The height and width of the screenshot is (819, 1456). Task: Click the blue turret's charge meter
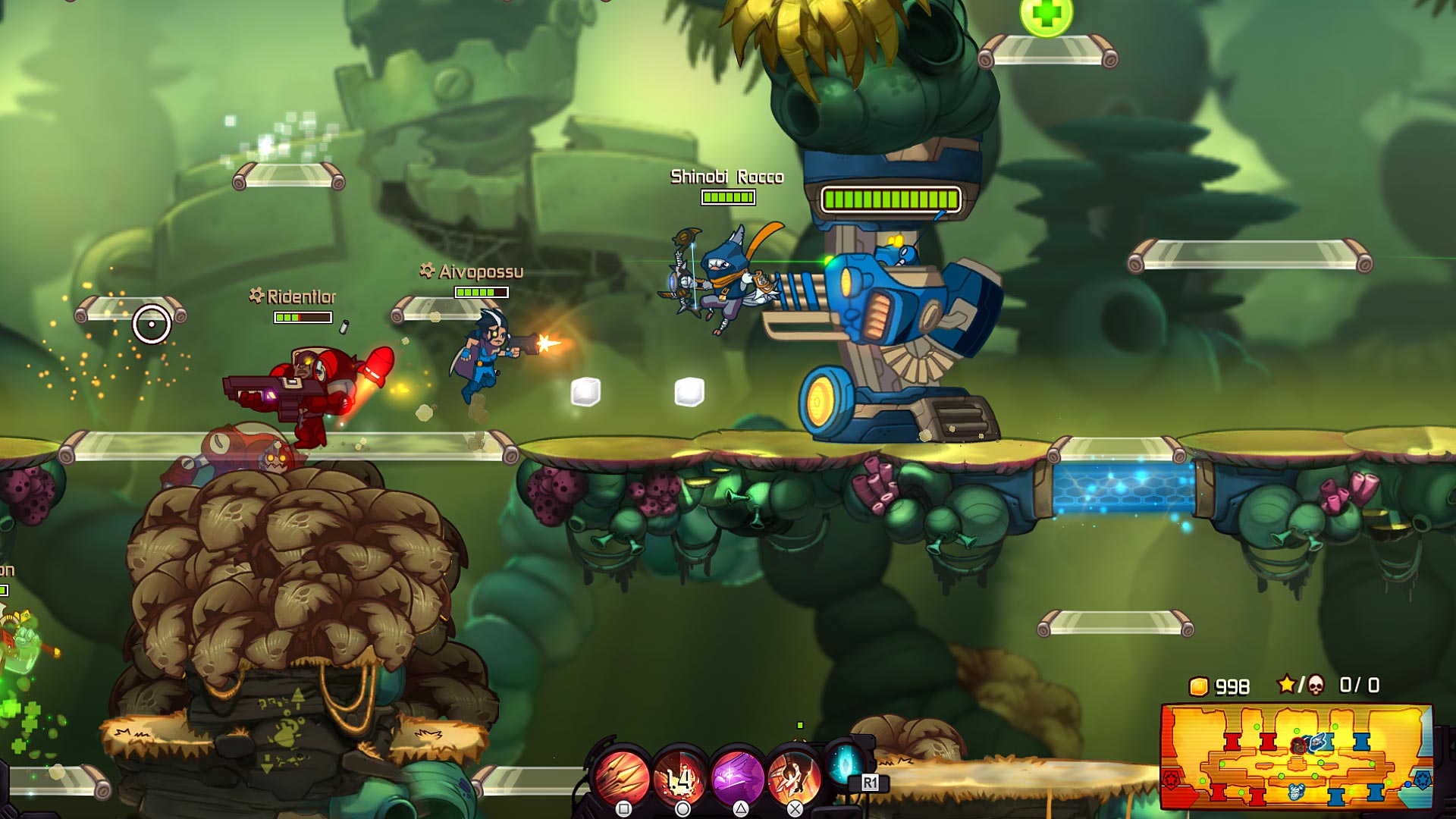(893, 200)
